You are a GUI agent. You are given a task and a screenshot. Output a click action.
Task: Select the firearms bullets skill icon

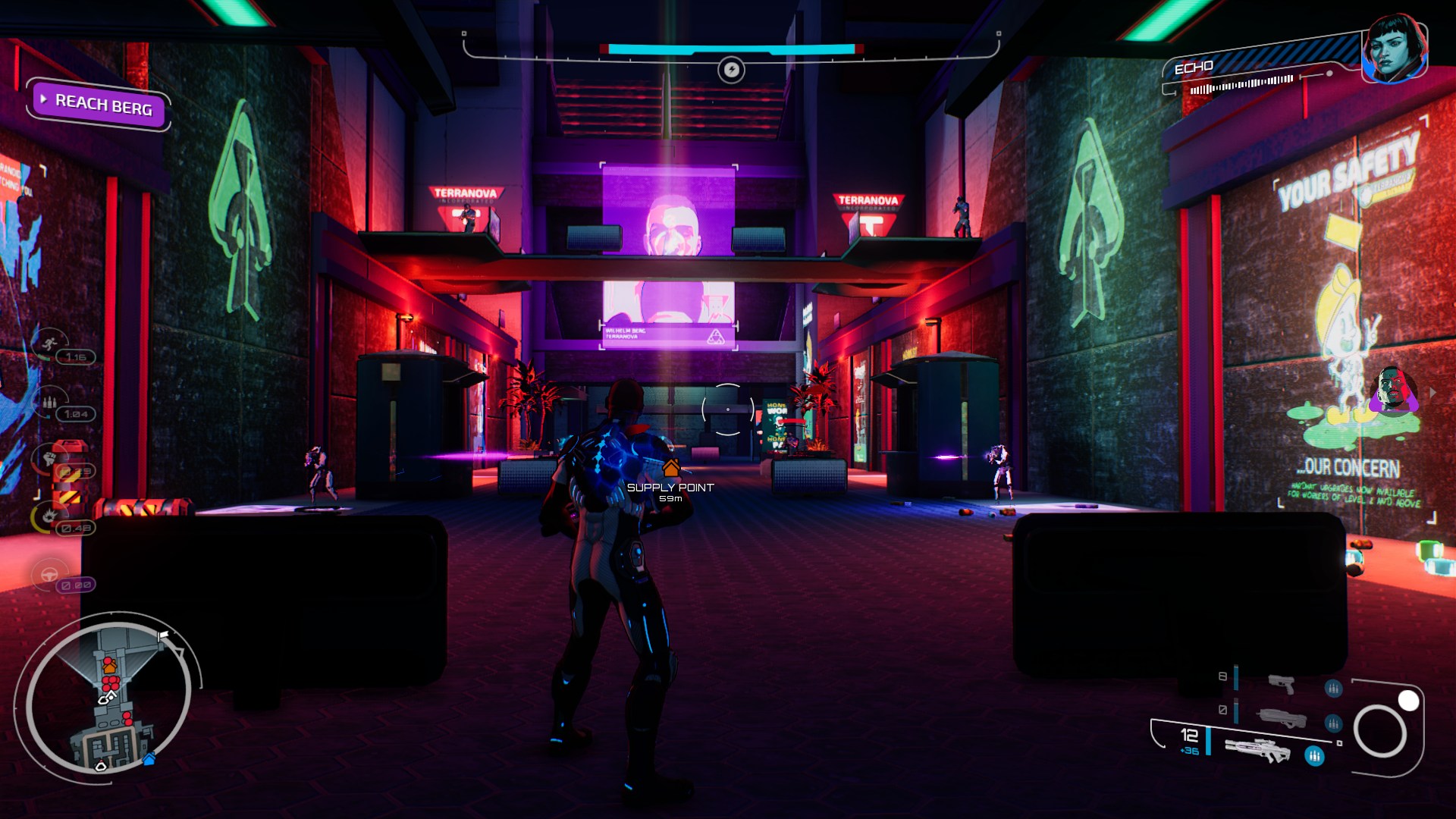pos(49,401)
